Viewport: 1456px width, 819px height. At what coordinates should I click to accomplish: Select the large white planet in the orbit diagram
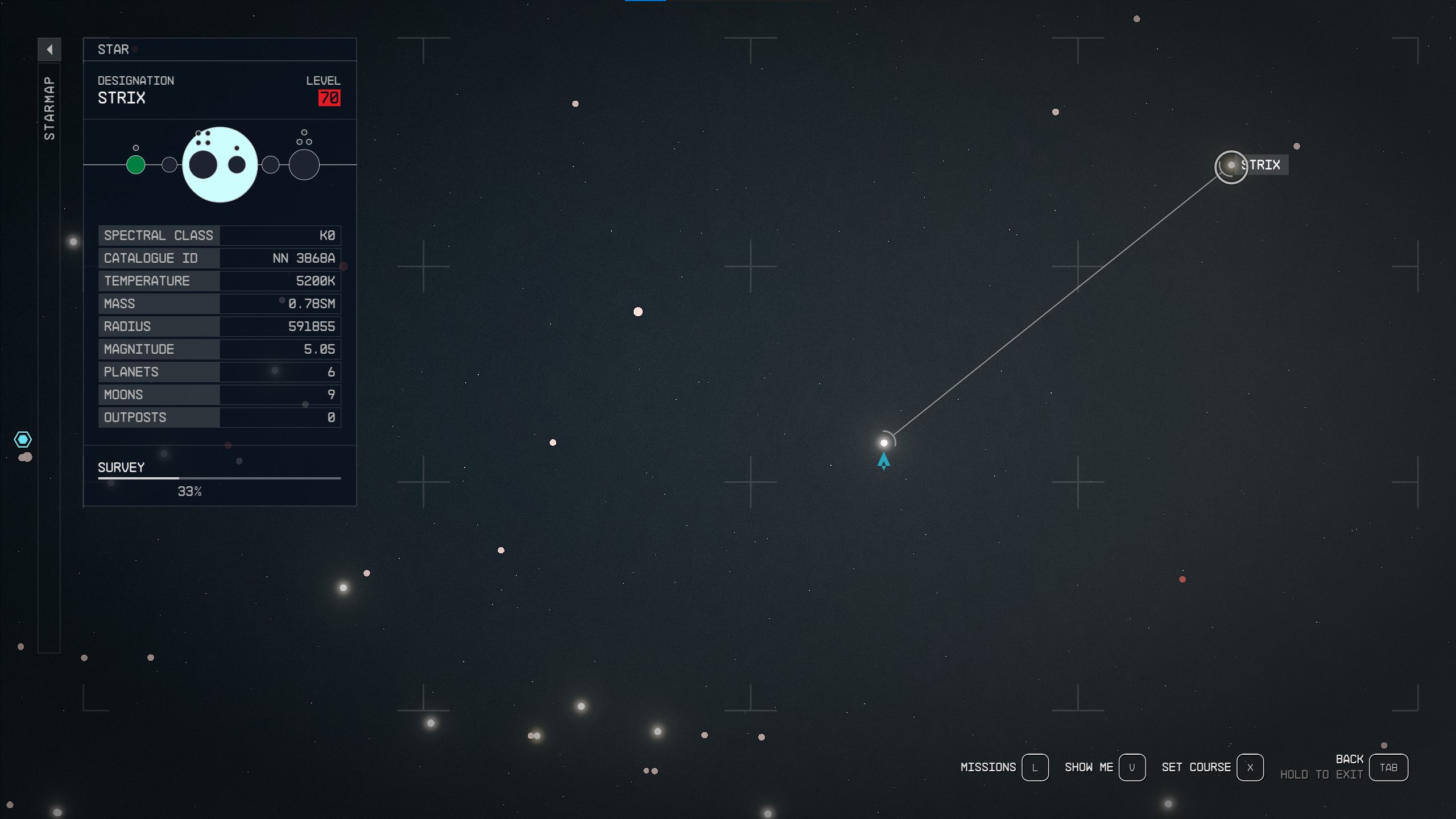click(220, 164)
